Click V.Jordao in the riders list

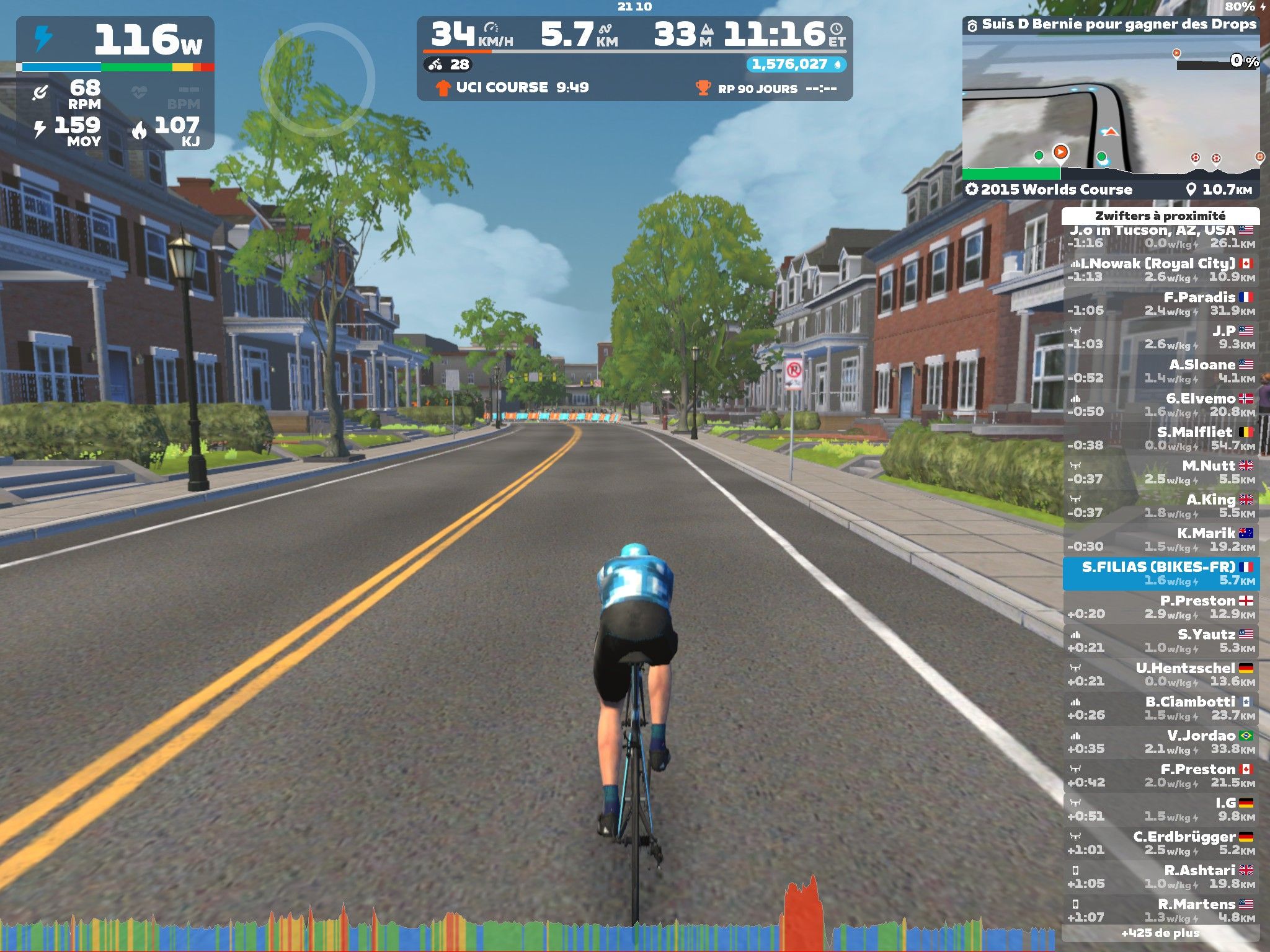(1161, 742)
